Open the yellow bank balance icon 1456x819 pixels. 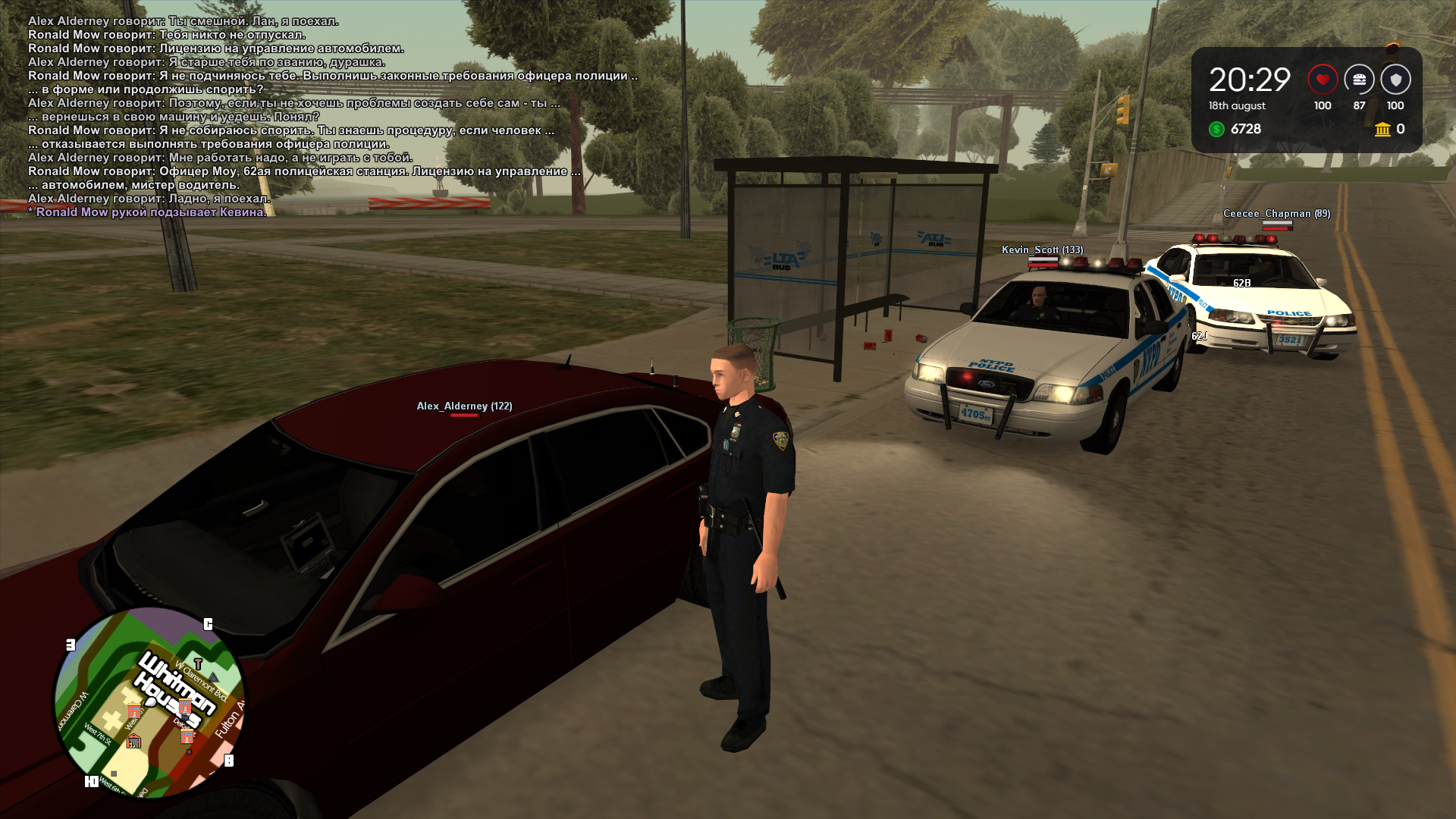tap(1382, 130)
